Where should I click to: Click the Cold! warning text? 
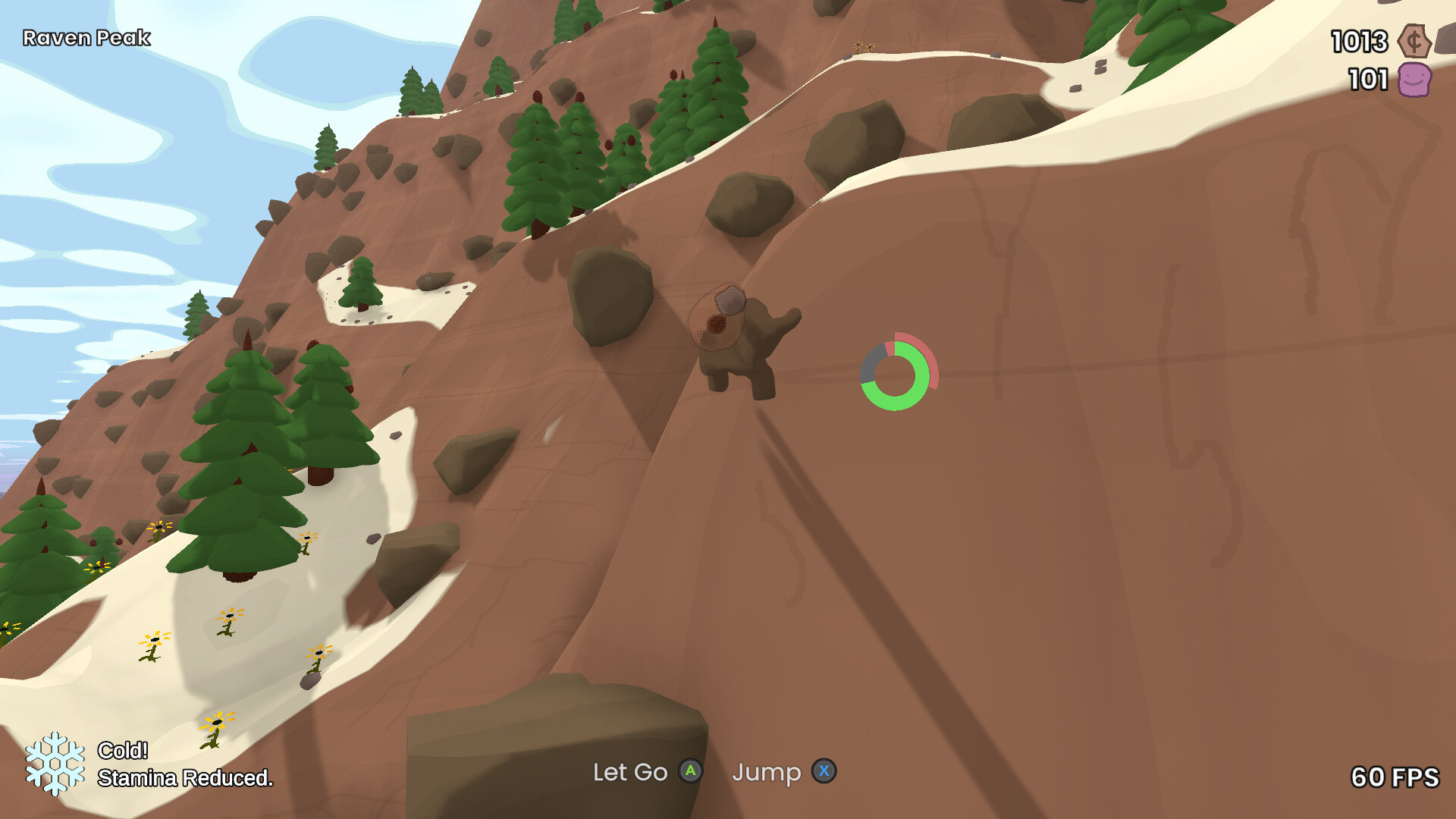coord(124,752)
